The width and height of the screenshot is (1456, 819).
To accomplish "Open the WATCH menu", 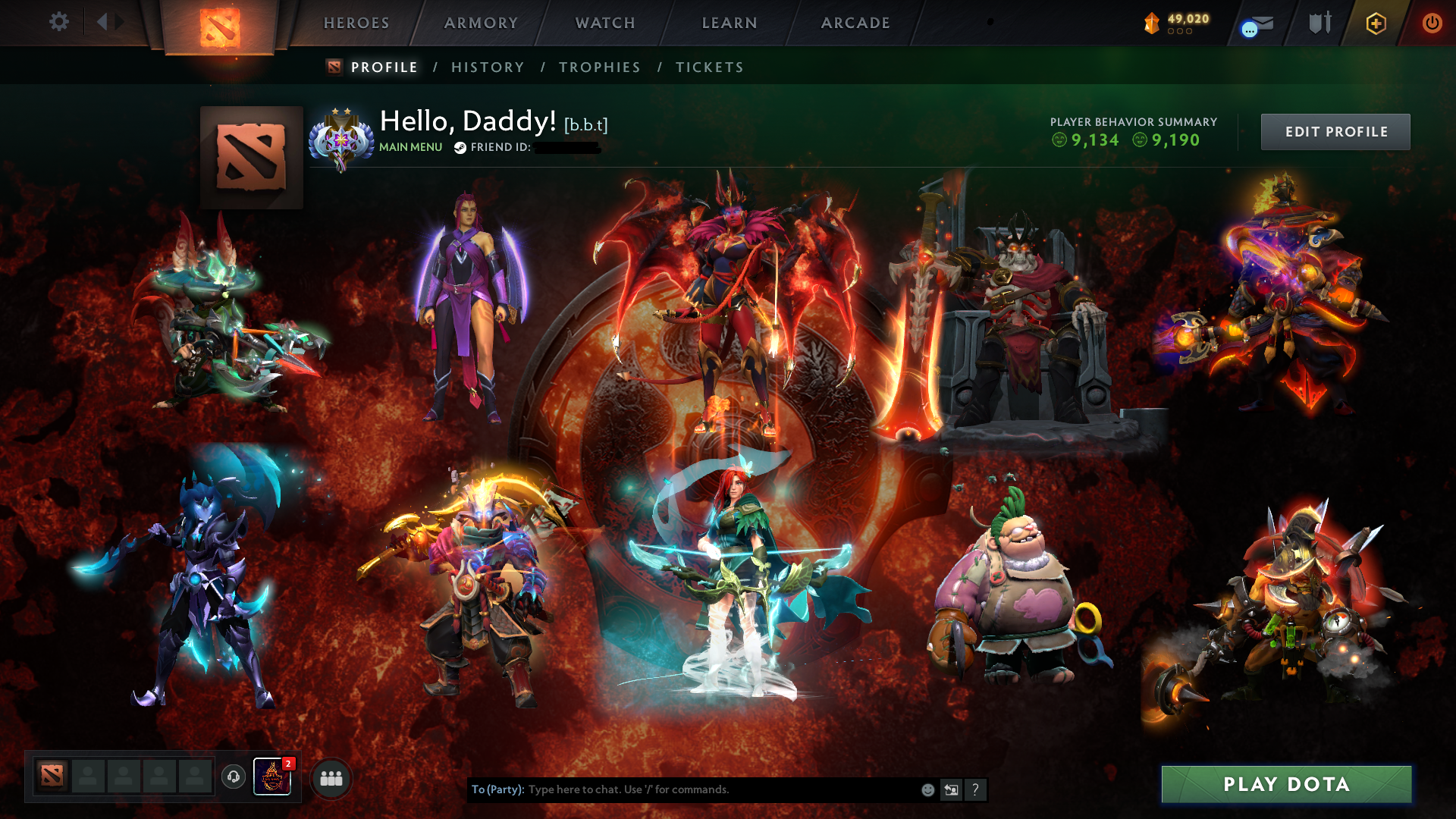I will (x=604, y=23).
